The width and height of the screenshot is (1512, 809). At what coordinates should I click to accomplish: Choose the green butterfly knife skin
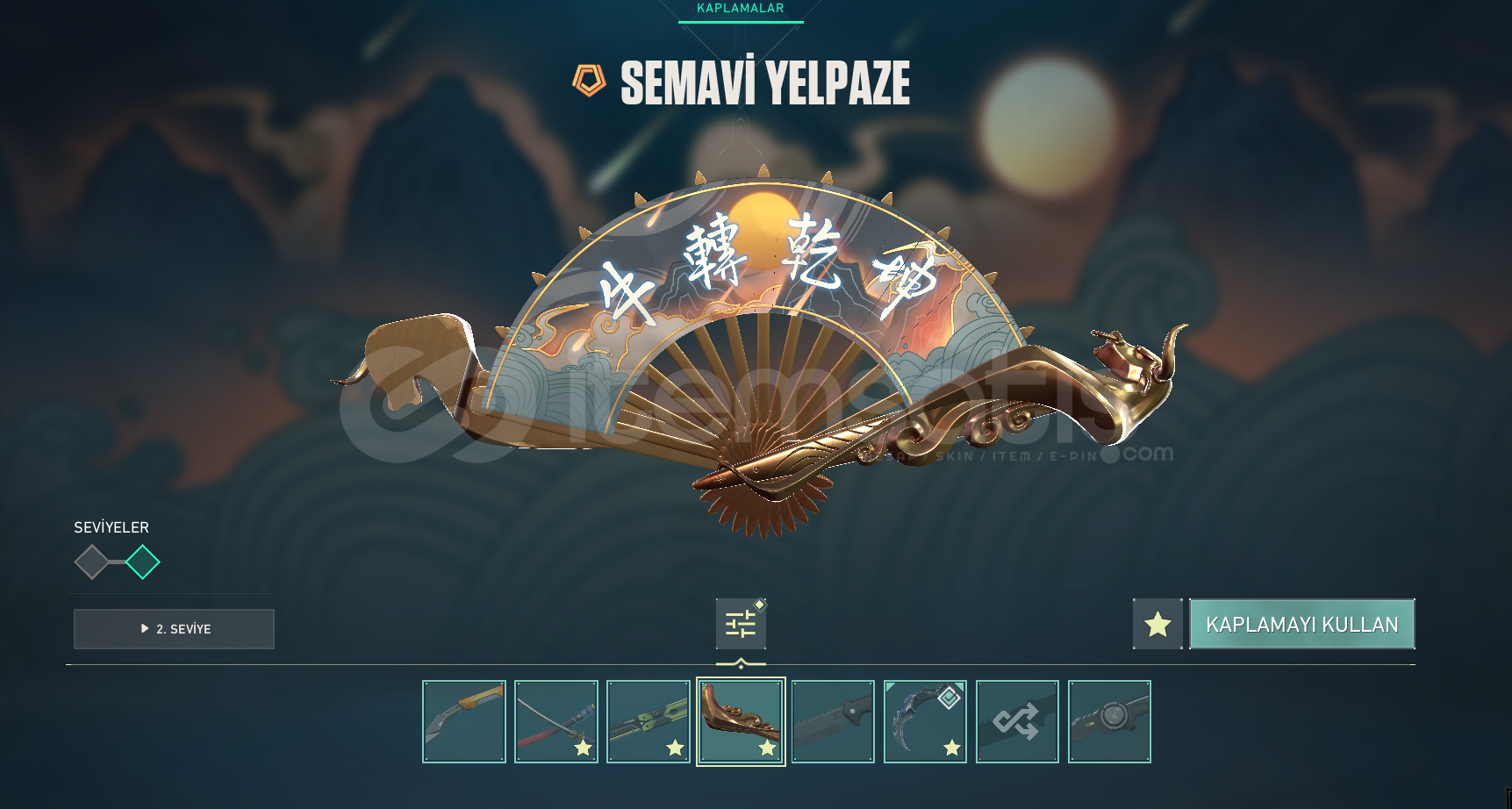[649, 721]
